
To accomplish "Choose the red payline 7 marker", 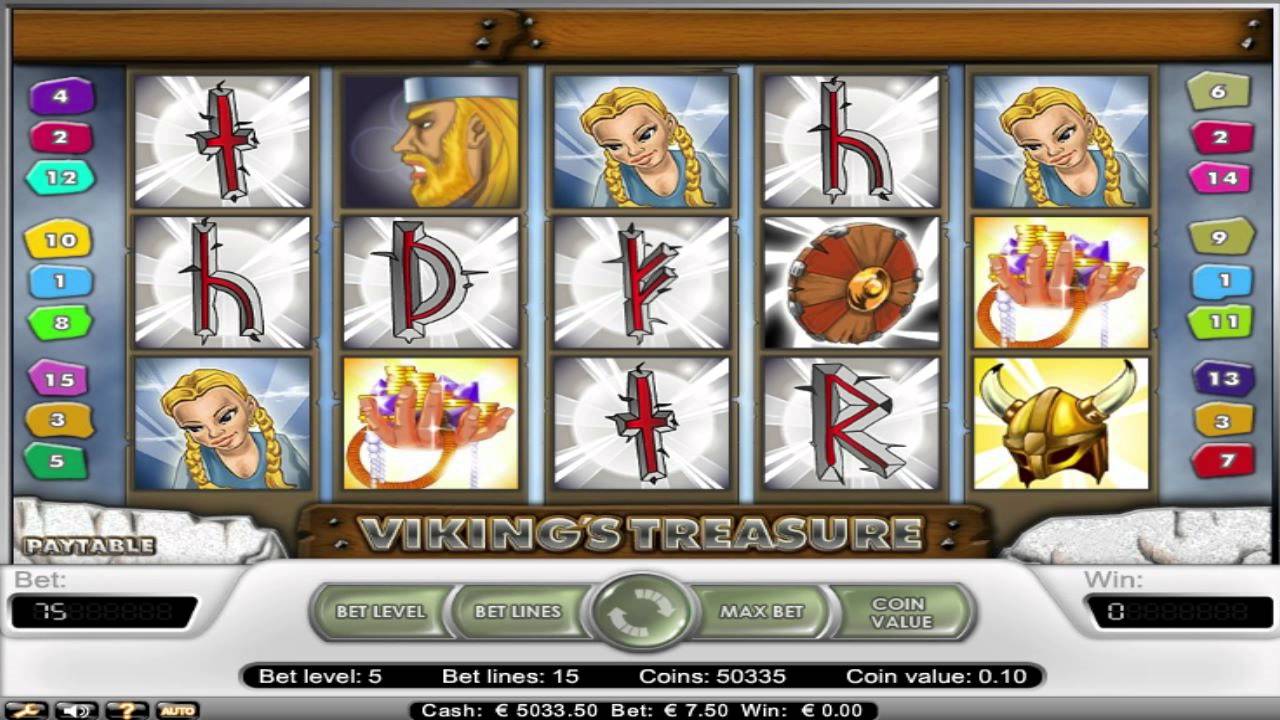I will click(1224, 461).
